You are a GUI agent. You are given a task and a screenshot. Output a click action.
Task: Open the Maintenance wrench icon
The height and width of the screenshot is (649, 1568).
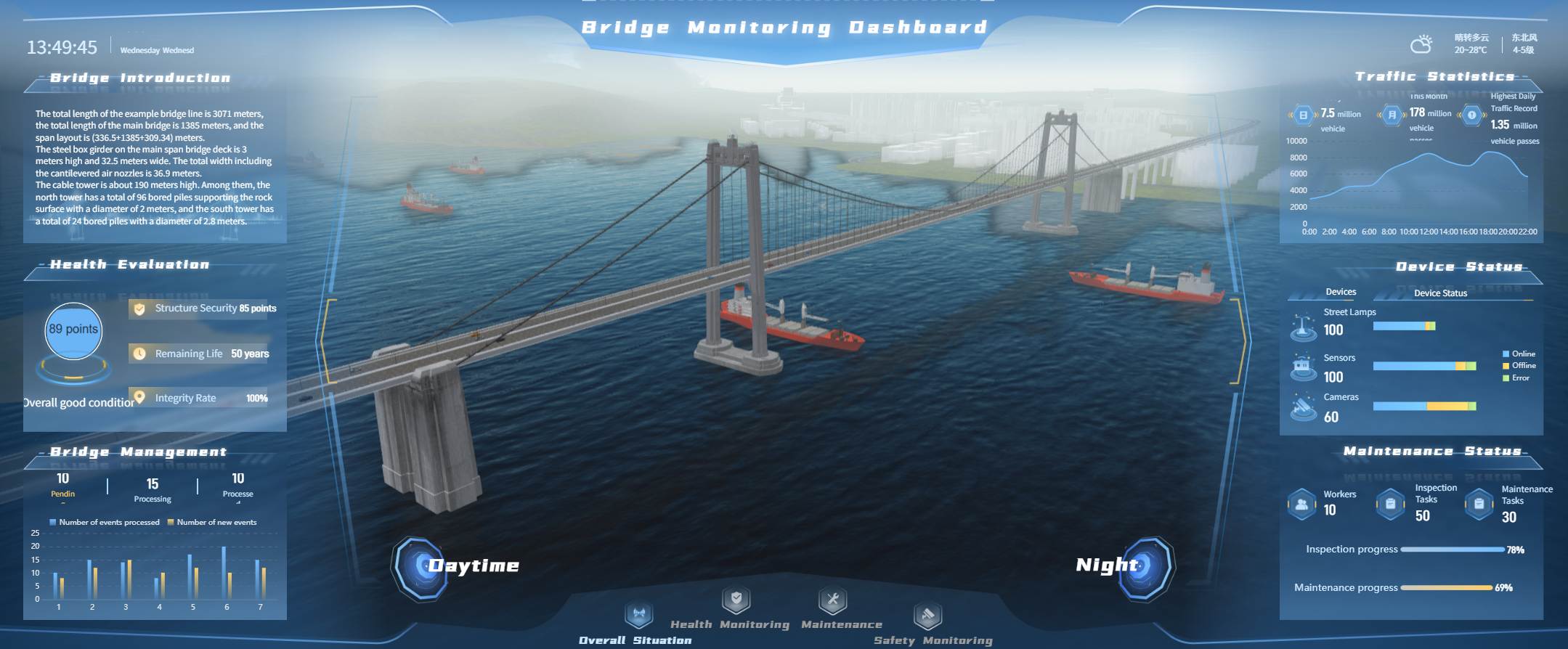pos(832,601)
